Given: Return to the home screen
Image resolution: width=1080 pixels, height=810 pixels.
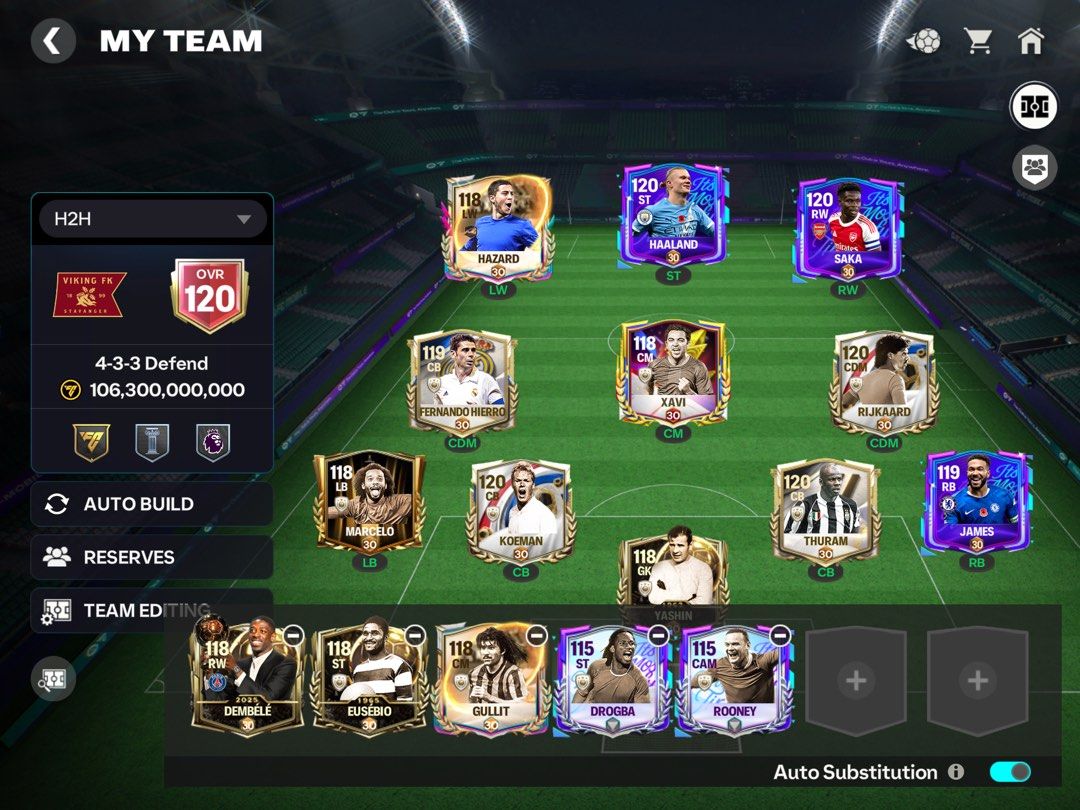Looking at the screenshot, I should click(1030, 41).
